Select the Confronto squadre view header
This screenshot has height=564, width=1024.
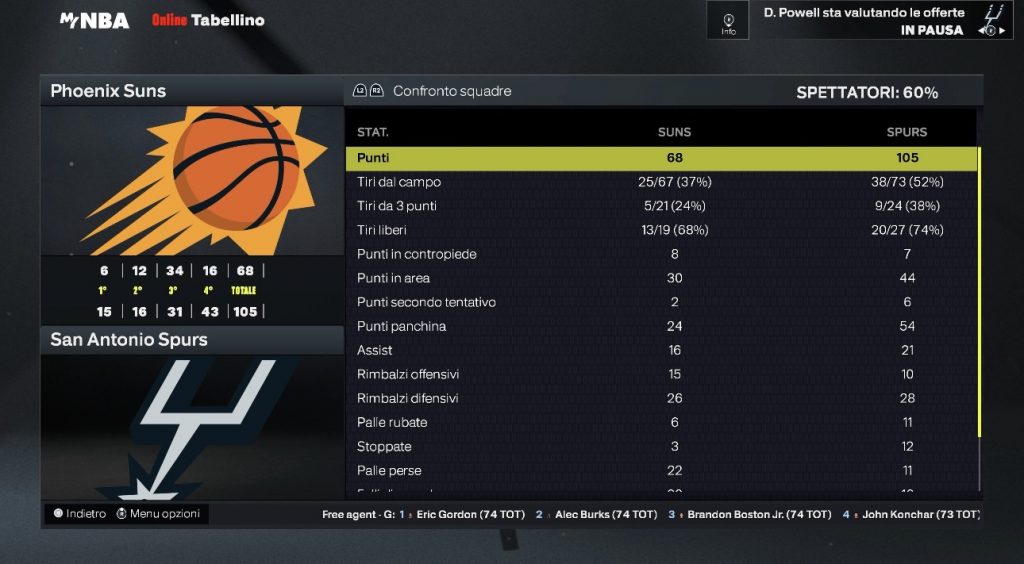451,91
